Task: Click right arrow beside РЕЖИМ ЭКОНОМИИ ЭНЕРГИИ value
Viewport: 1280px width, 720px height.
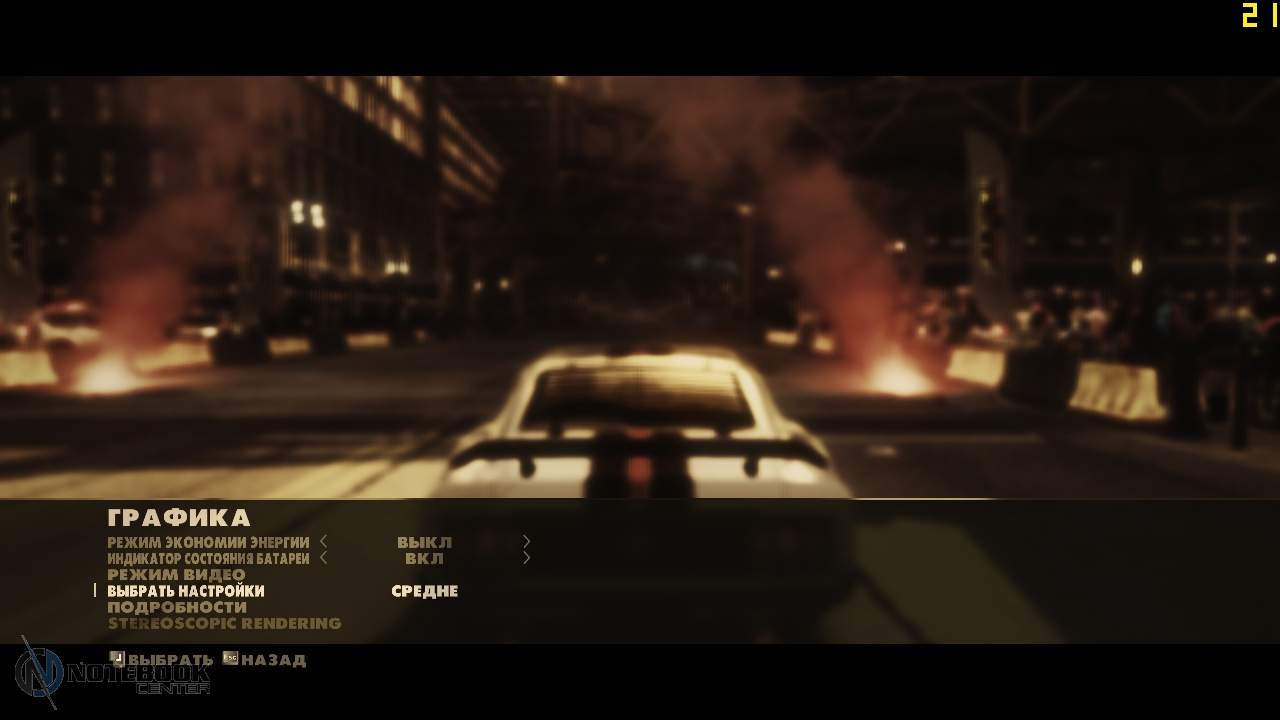Action: (526, 542)
